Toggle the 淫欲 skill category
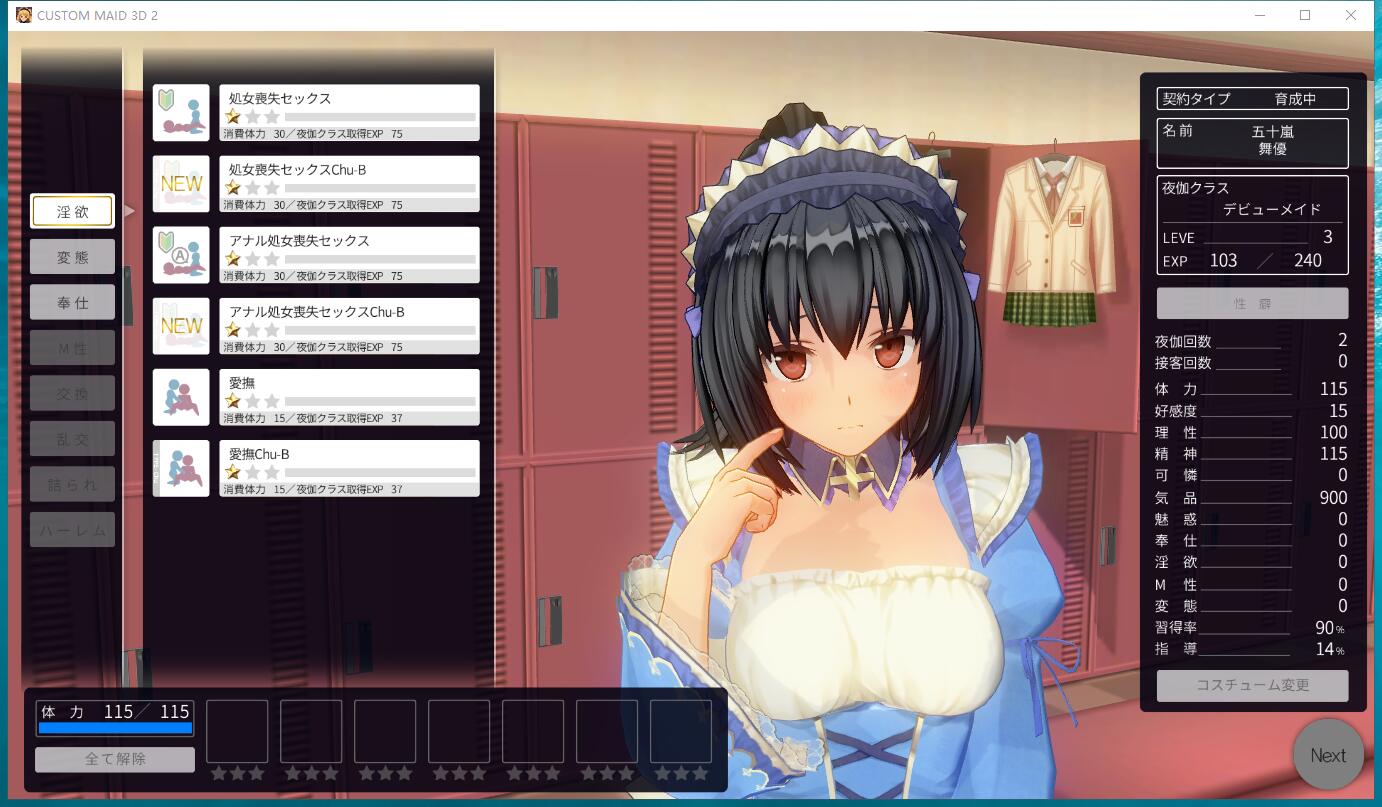Image resolution: width=1382 pixels, height=807 pixels. (72, 211)
